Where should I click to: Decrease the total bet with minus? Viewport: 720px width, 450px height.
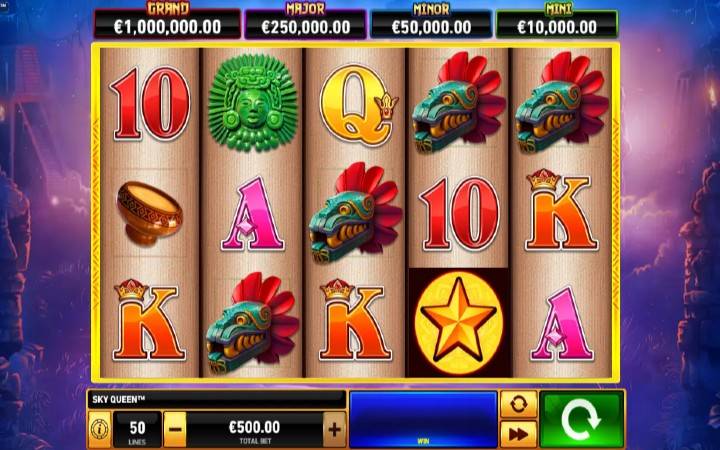click(x=175, y=430)
